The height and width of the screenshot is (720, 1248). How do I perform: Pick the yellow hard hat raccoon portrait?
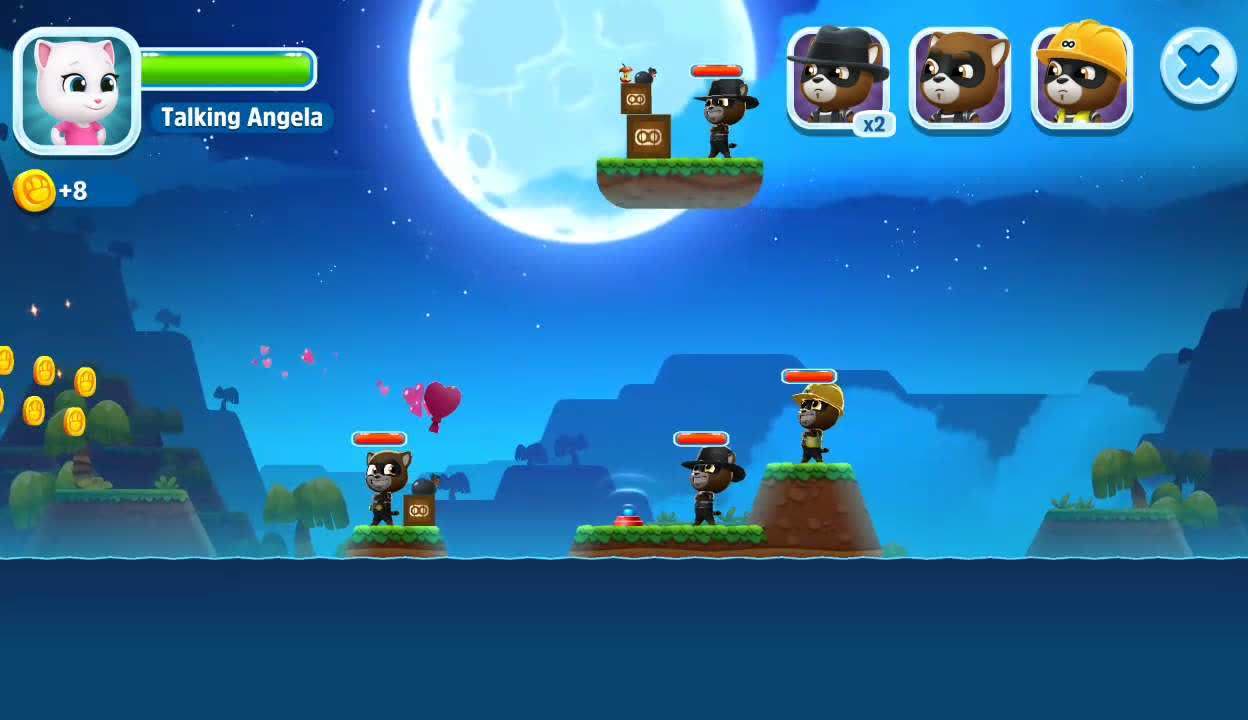click(x=1081, y=78)
